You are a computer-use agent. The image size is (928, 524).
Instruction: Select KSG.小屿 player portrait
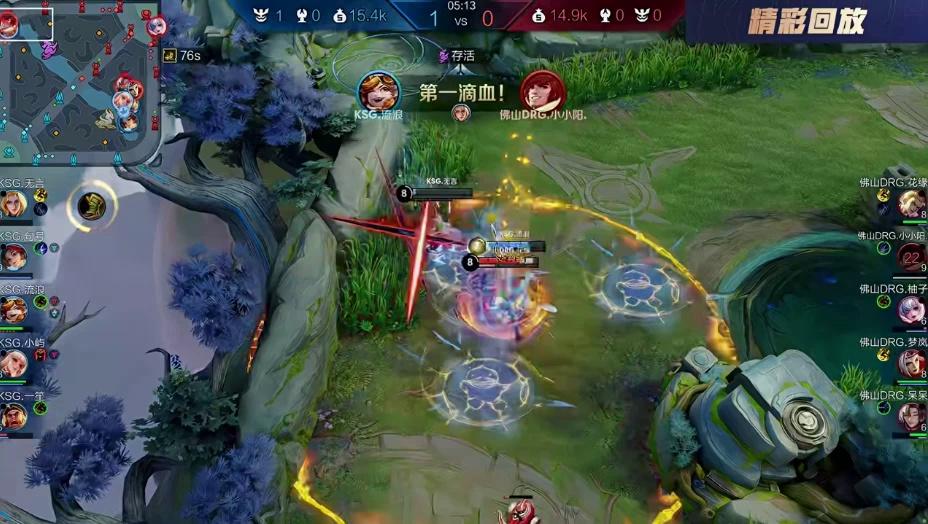tap(14, 363)
